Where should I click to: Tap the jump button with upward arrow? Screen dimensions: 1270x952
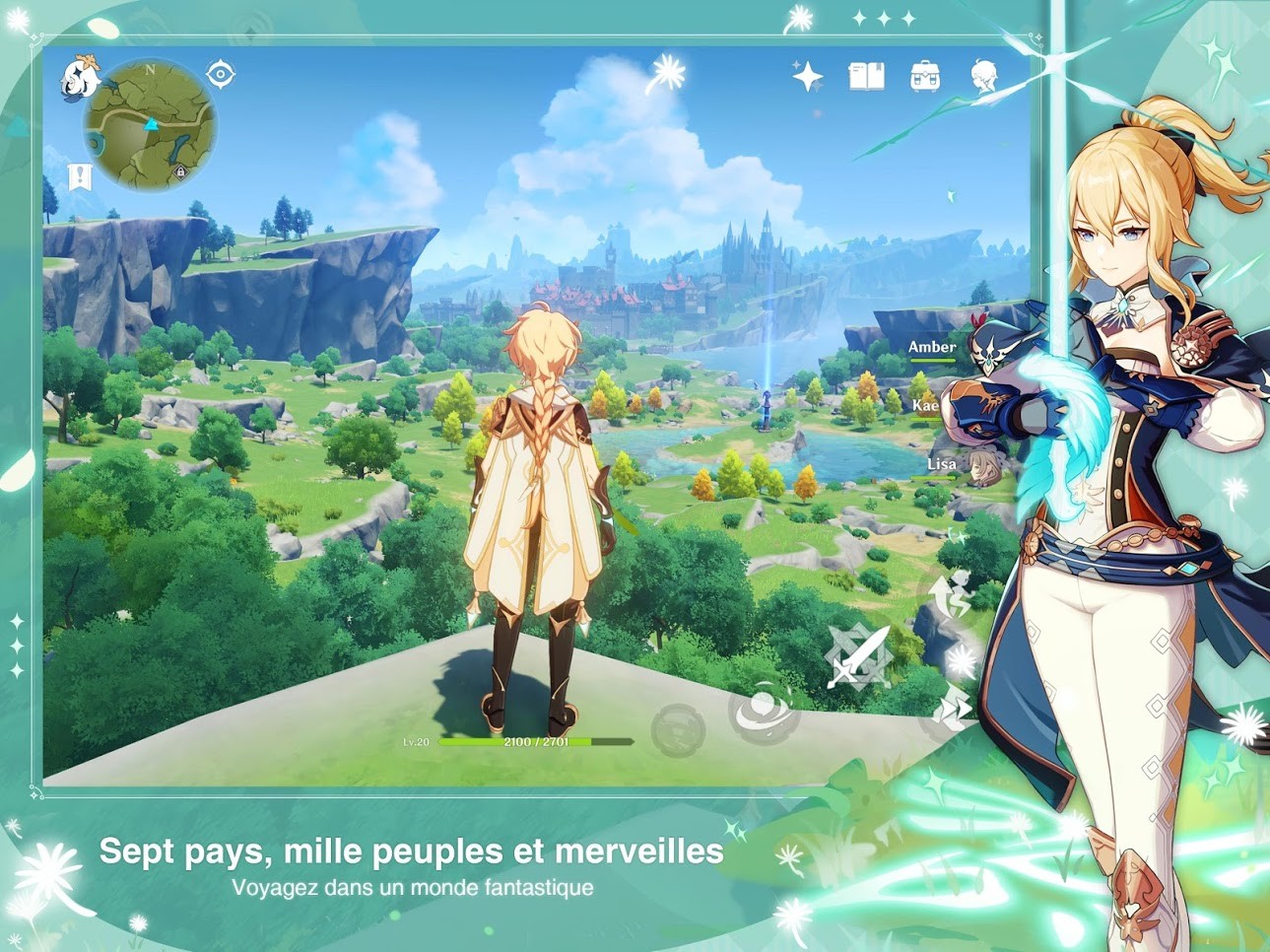point(951,594)
